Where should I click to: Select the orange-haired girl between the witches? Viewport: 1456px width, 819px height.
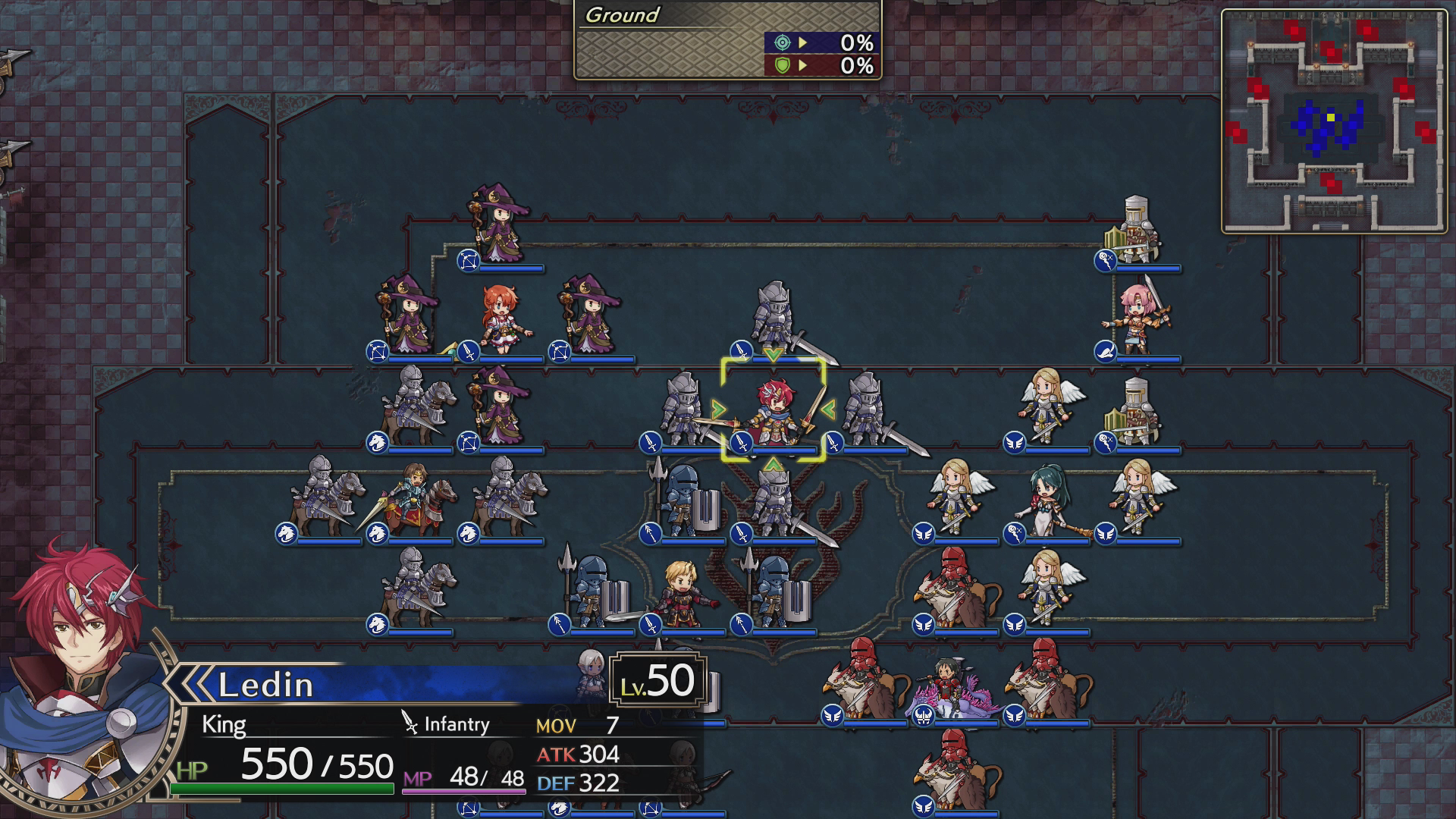pyautogui.click(x=503, y=320)
